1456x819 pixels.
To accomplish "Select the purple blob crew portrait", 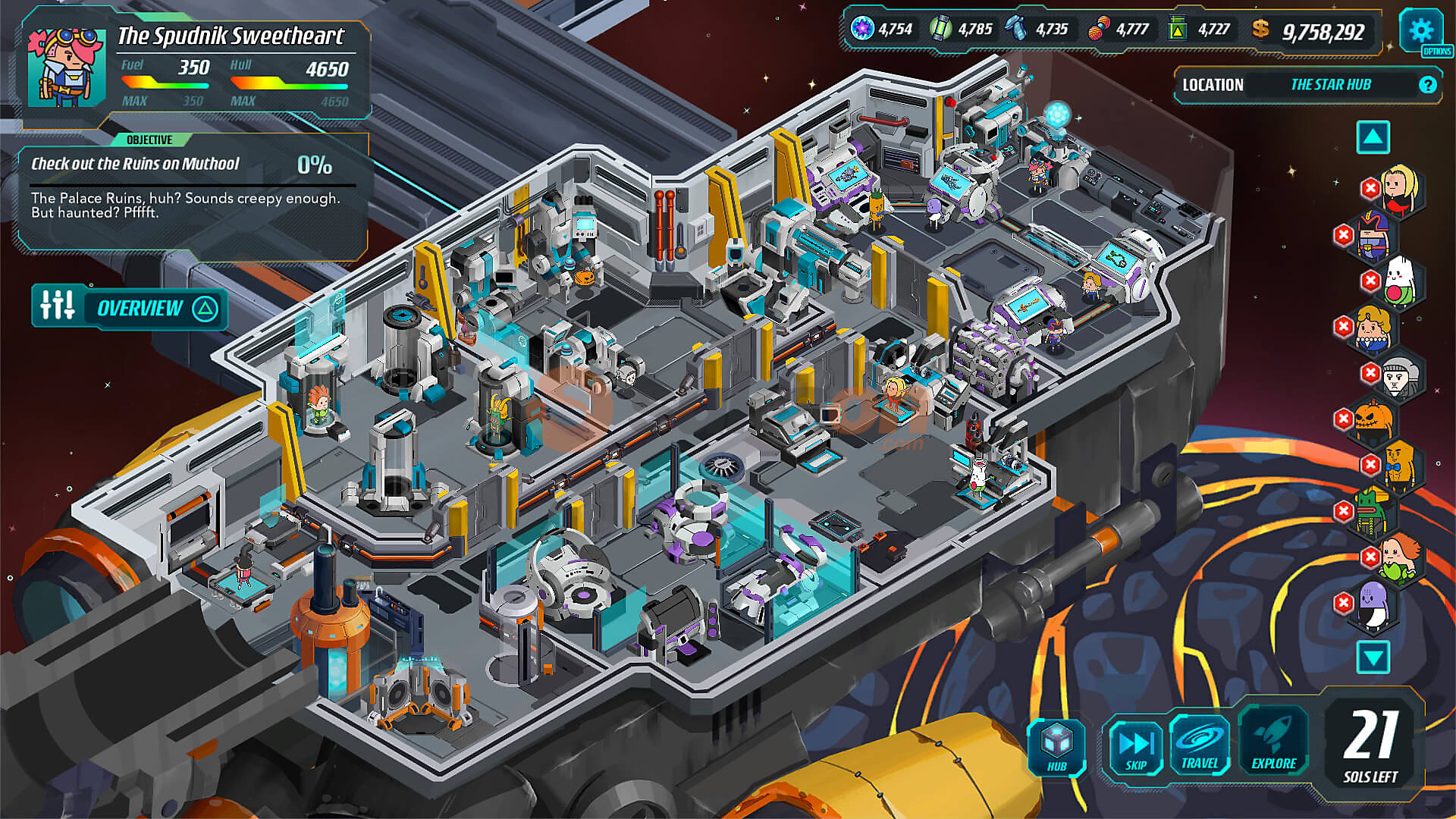I will tap(1374, 604).
